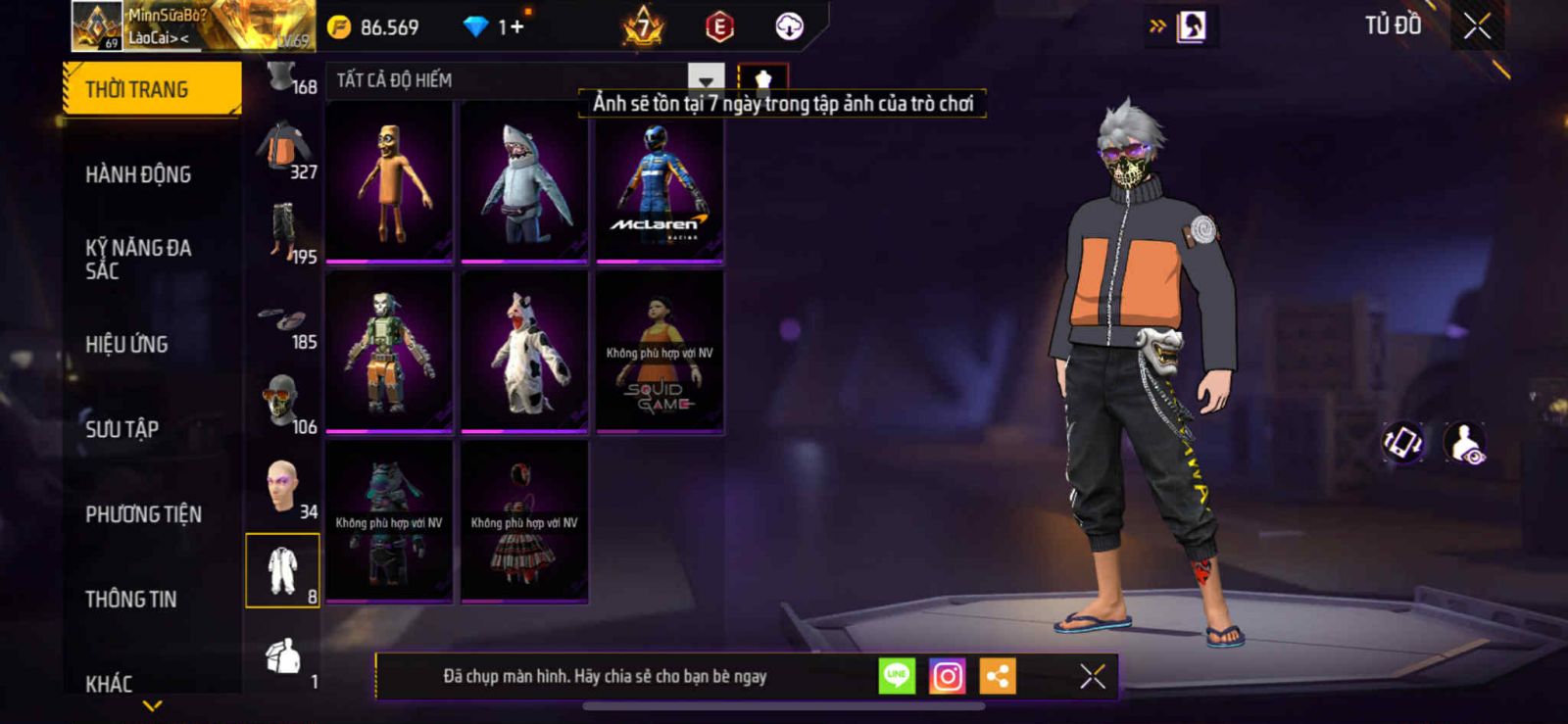Go to the SƯU TẬP section
The width and height of the screenshot is (1568, 724).
click(122, 429)
